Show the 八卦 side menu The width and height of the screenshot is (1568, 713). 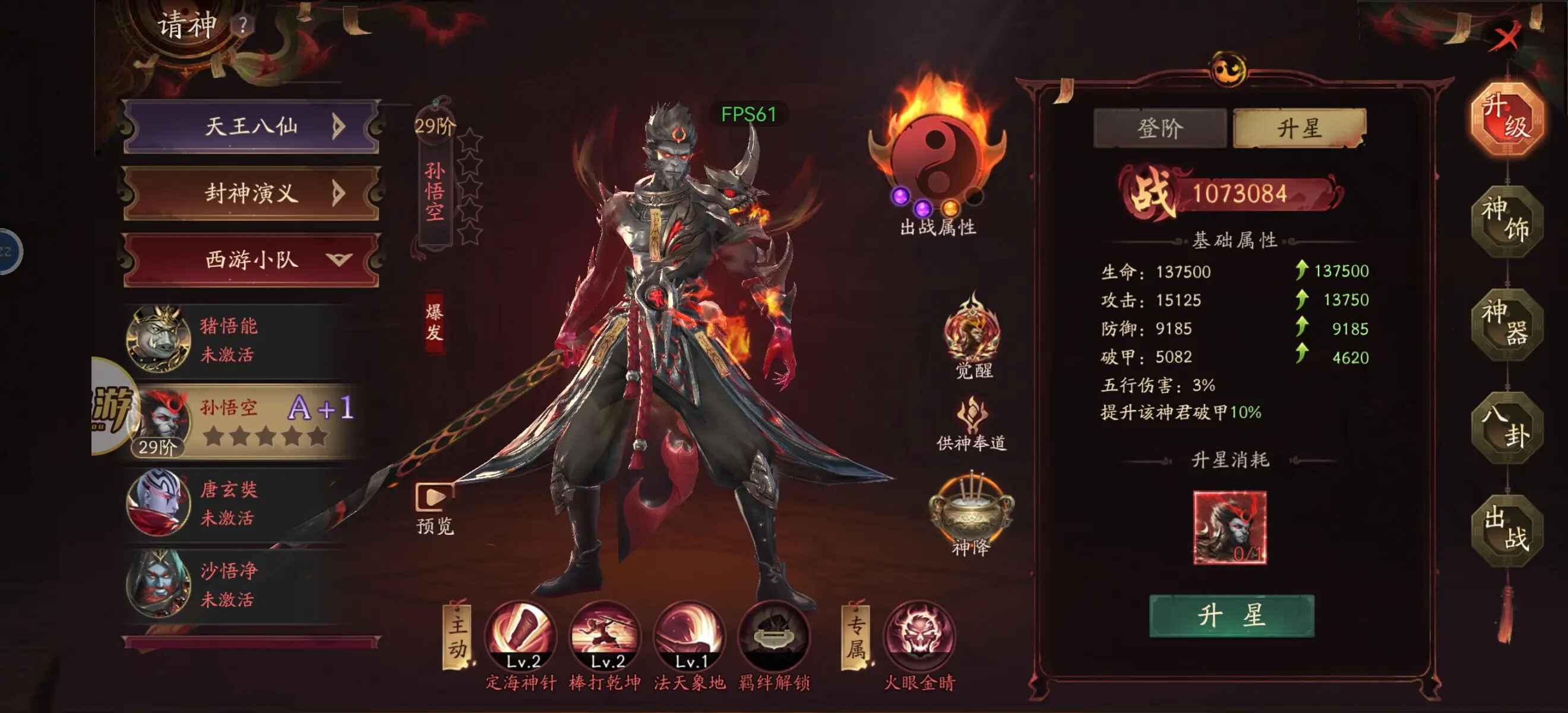point(1506,427)
